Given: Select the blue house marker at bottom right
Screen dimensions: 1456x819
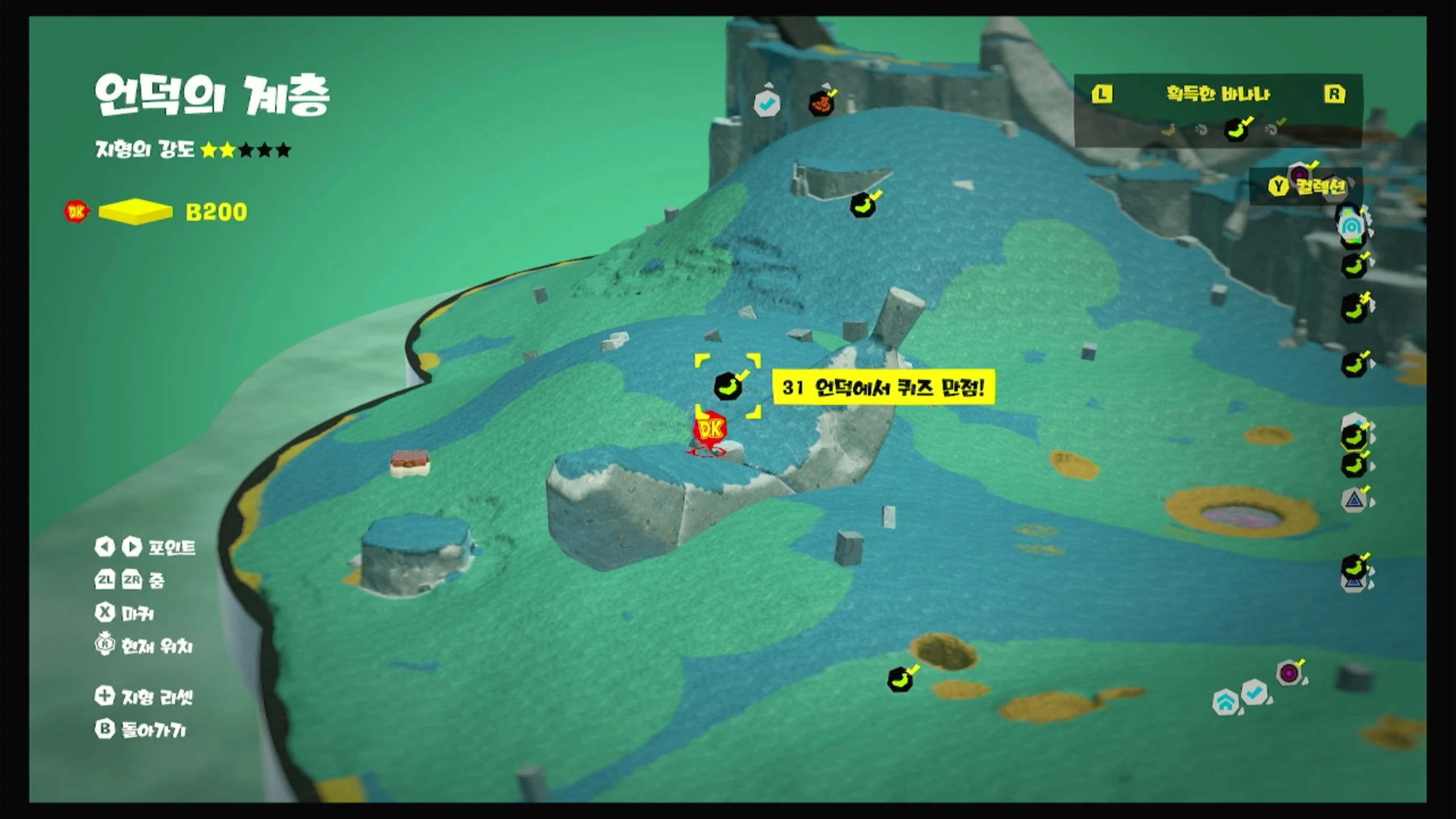Looking at the screenshot, I should point(1226,702).
